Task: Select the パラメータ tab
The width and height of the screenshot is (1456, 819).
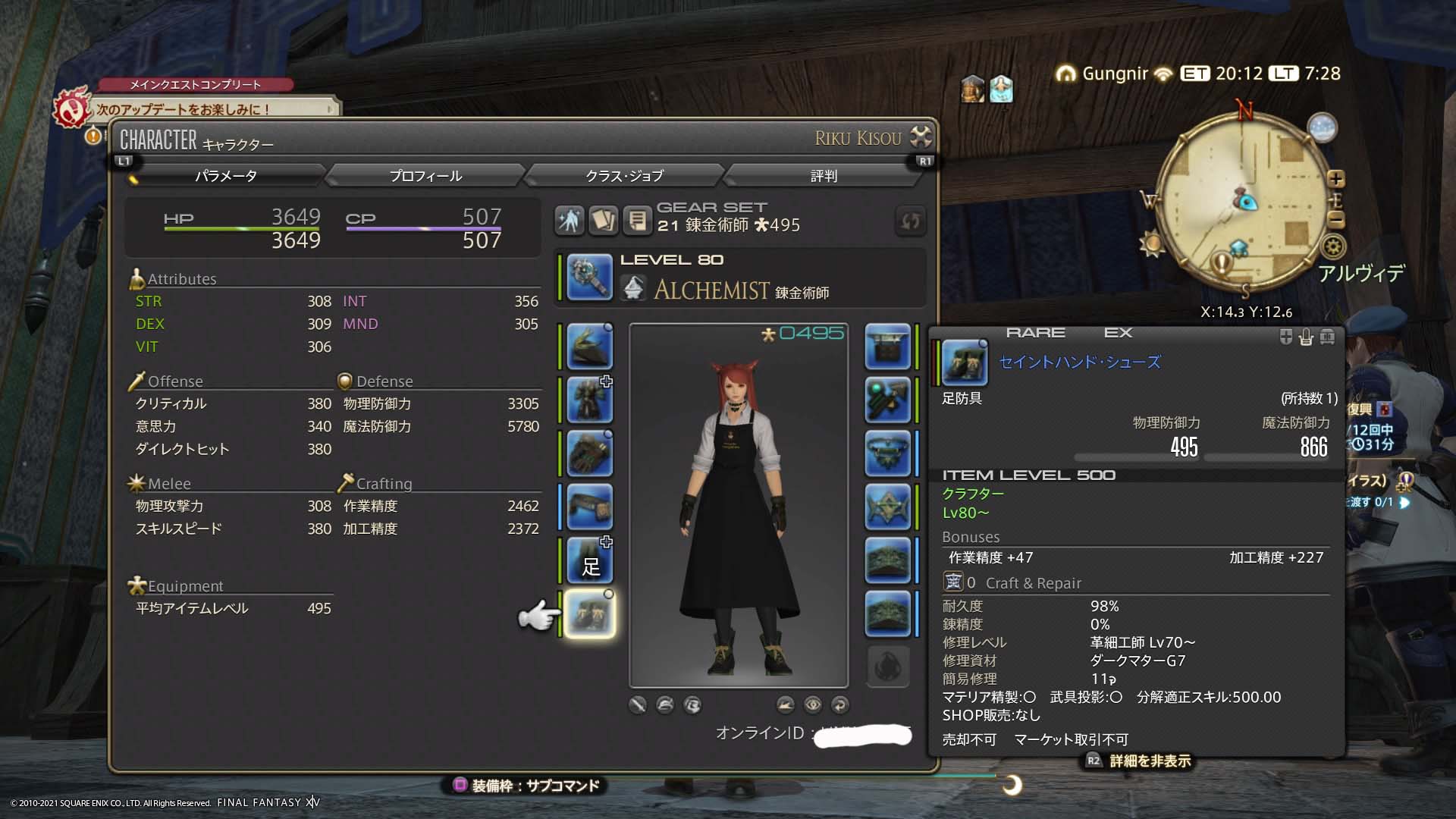Action: [x=226, y=176]
